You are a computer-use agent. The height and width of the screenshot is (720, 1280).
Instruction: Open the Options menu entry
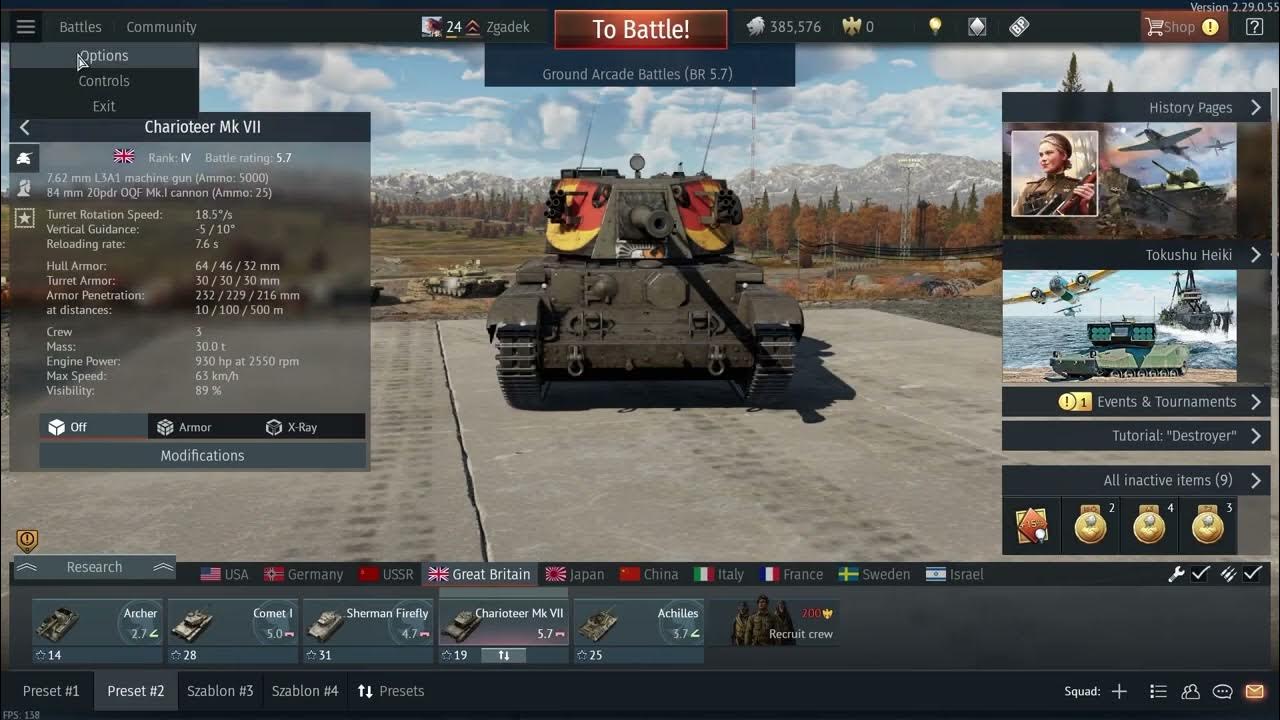pyautogui.click(x=103, y=55)
